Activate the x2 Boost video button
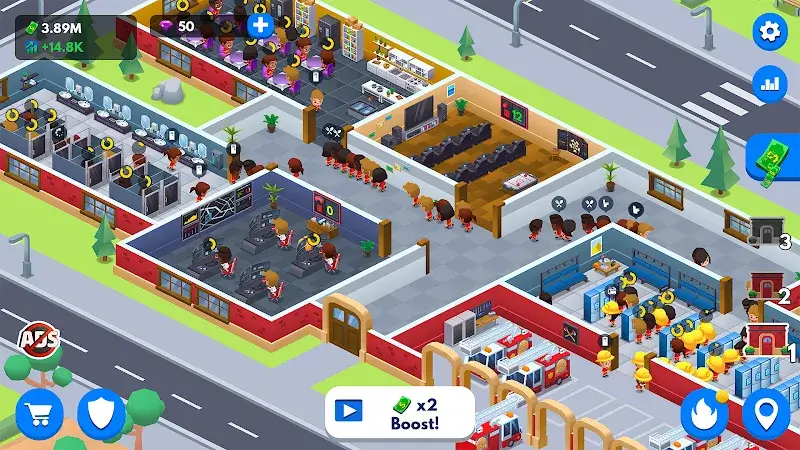 click(x=399, y=411)
